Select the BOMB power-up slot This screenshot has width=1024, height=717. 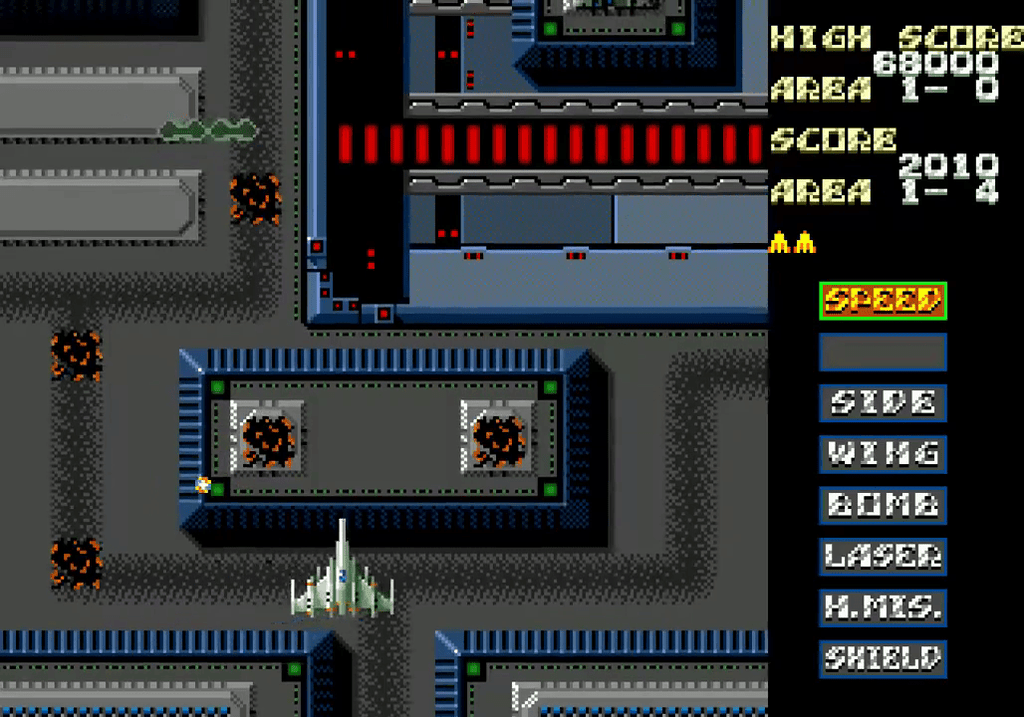pos(883,505)
